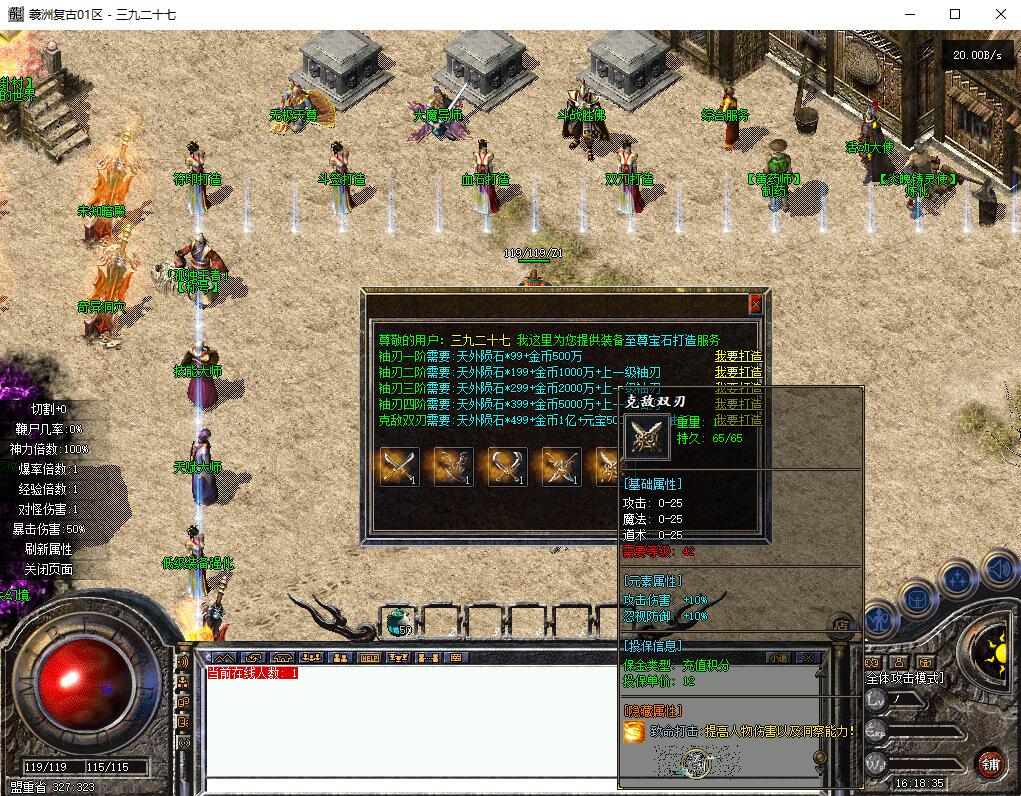The image size is (1021, 796).
Task: Open the shop with the red 铺 button
Action: point(990,764)
